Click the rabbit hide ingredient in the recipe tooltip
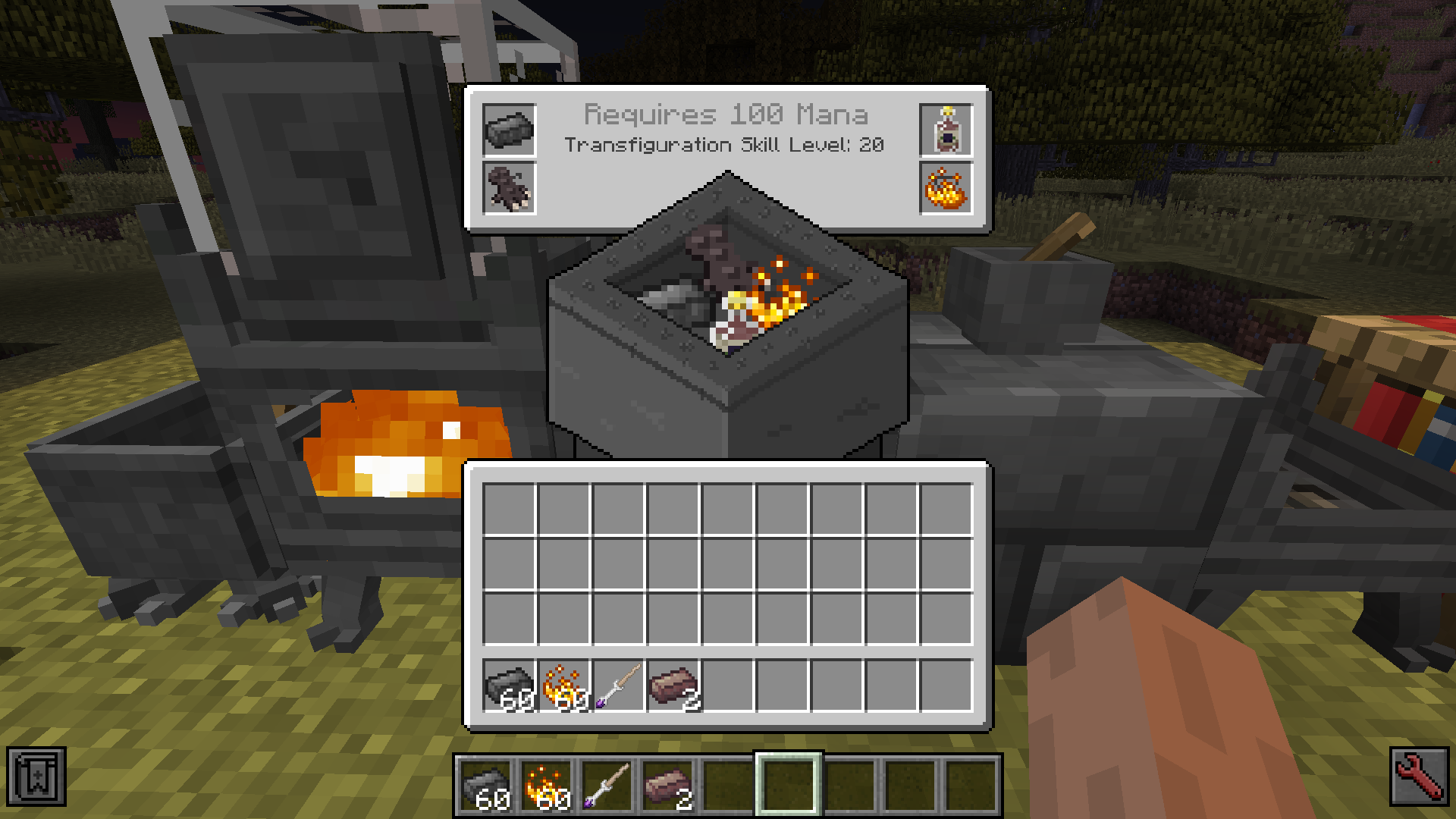The height and width of the screenshot is (819, 1456). coord(507,187)
